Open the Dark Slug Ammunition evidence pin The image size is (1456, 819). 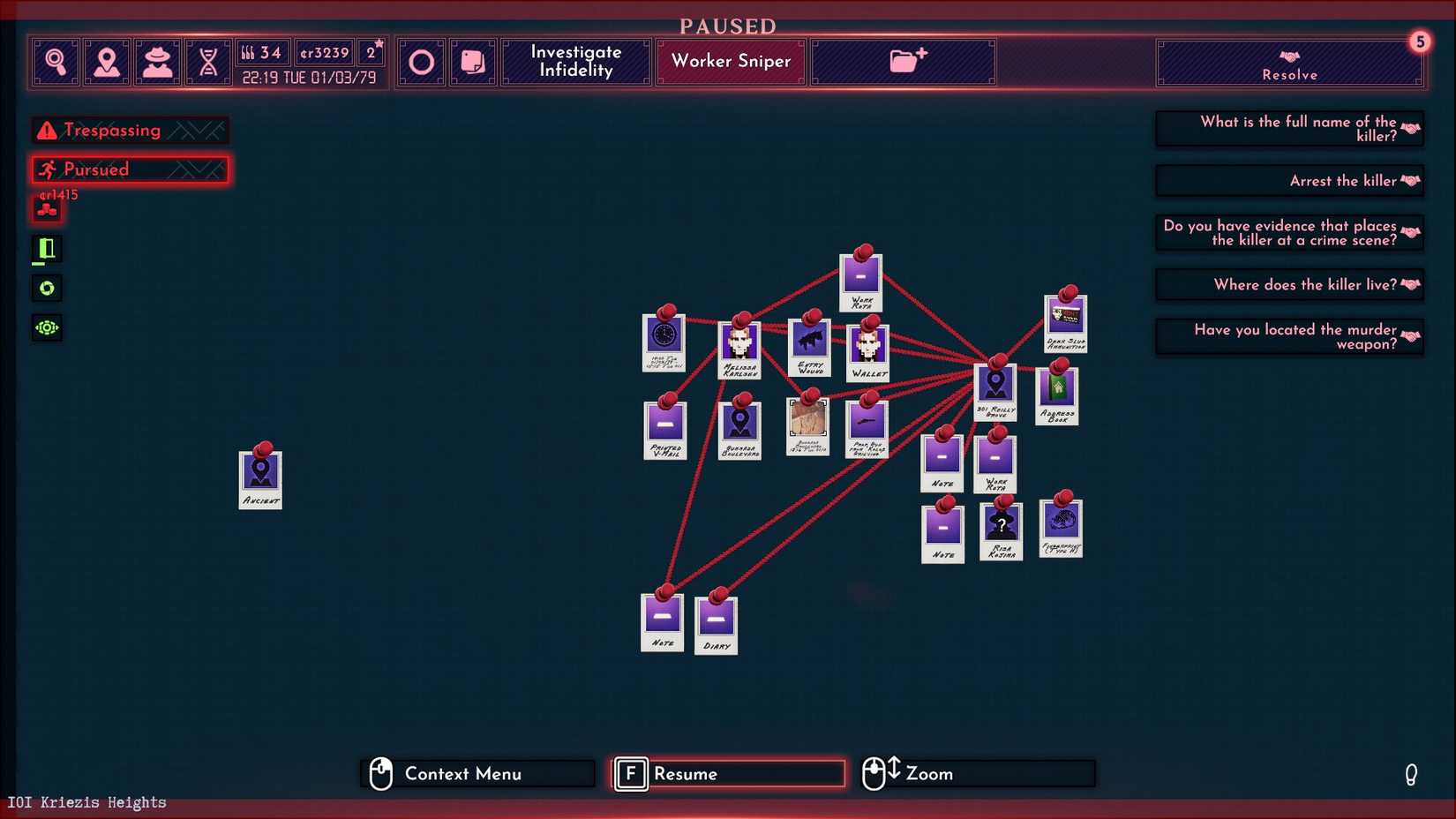tap(1065, 322)
